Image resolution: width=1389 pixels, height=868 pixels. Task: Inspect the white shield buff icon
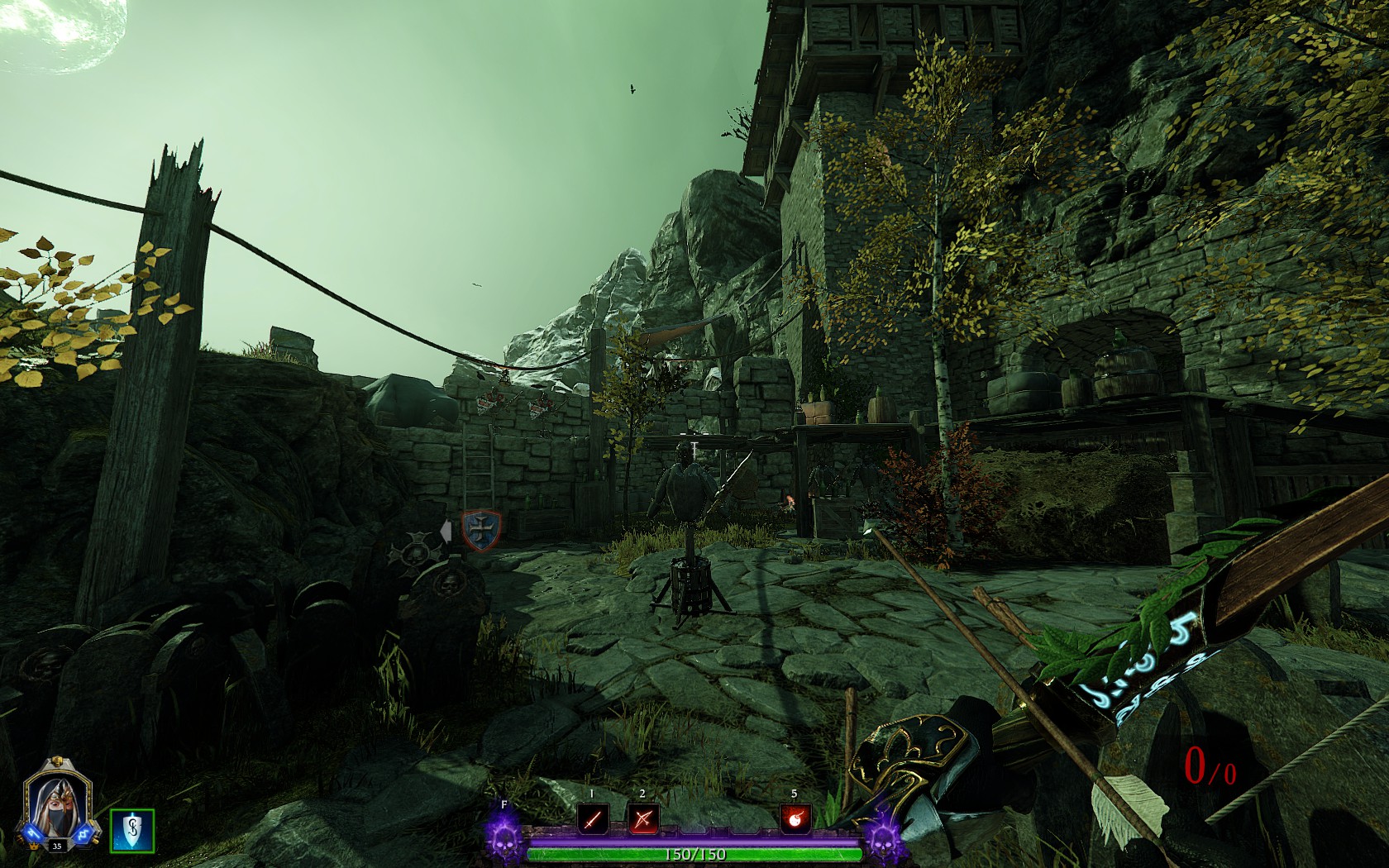click(x=132, y=830)
